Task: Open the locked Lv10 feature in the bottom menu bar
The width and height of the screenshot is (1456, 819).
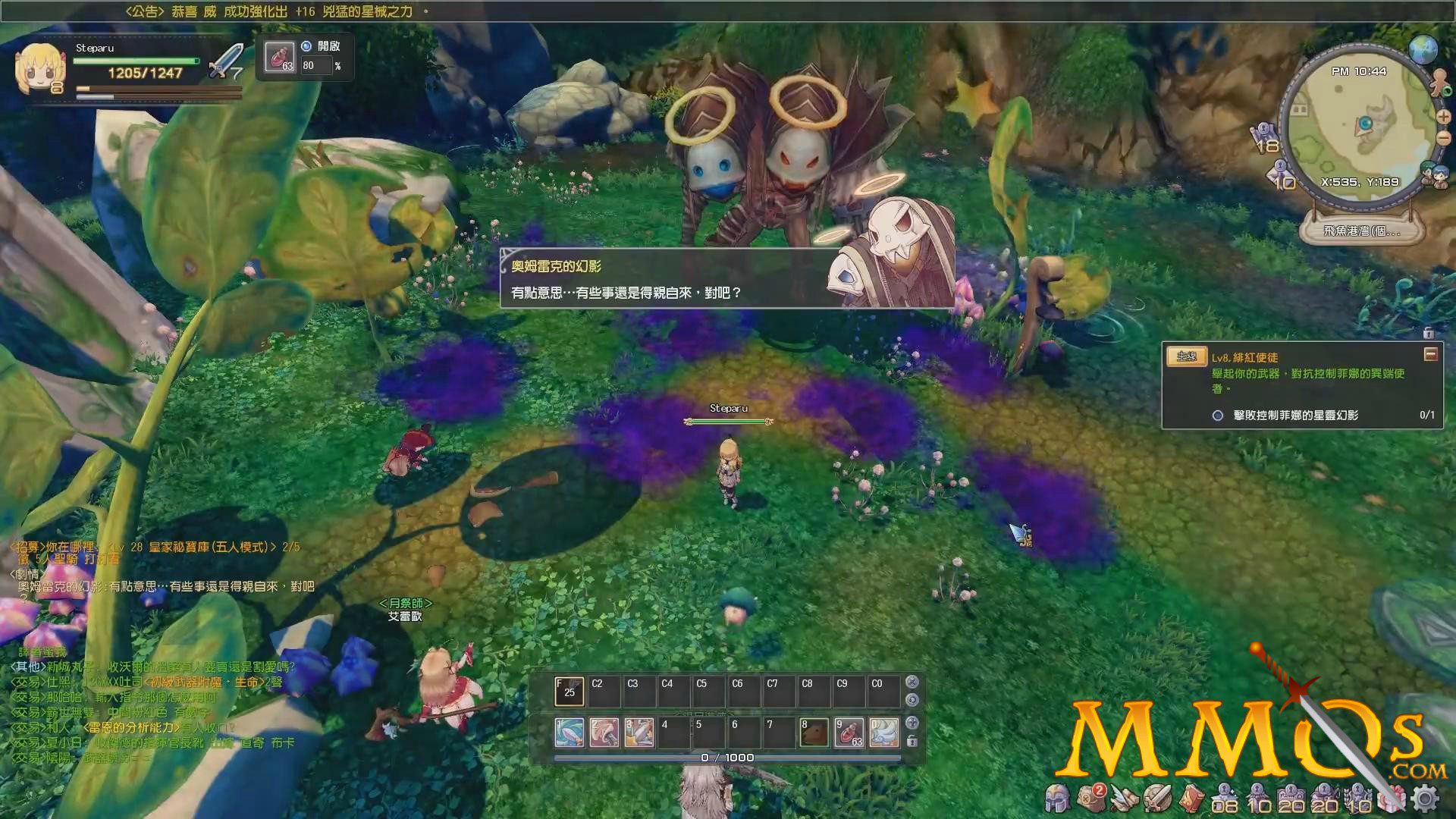Action: (1257, 797)
